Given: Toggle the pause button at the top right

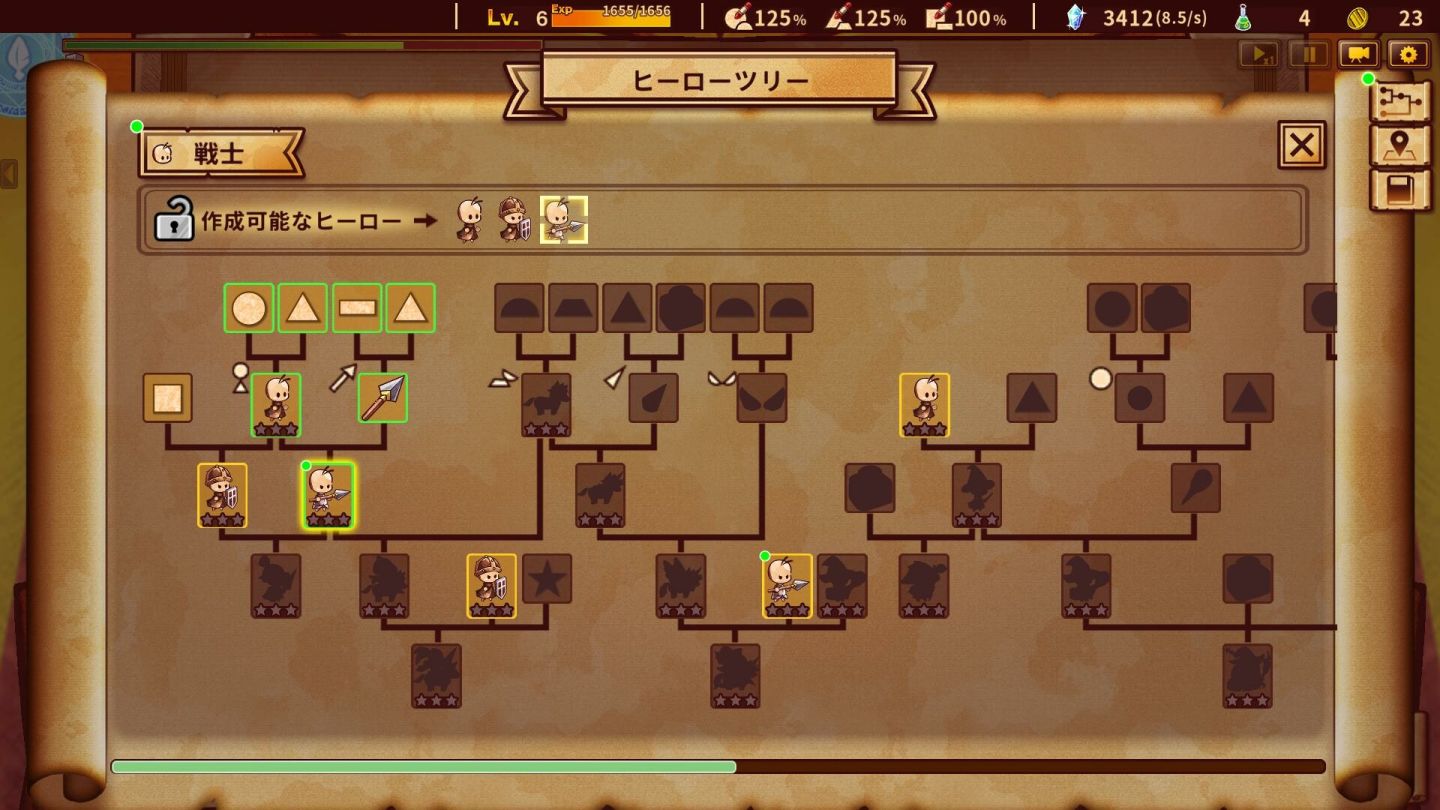Looking at the screenshot, I should pyautogui.click(x=1309, y=55).
